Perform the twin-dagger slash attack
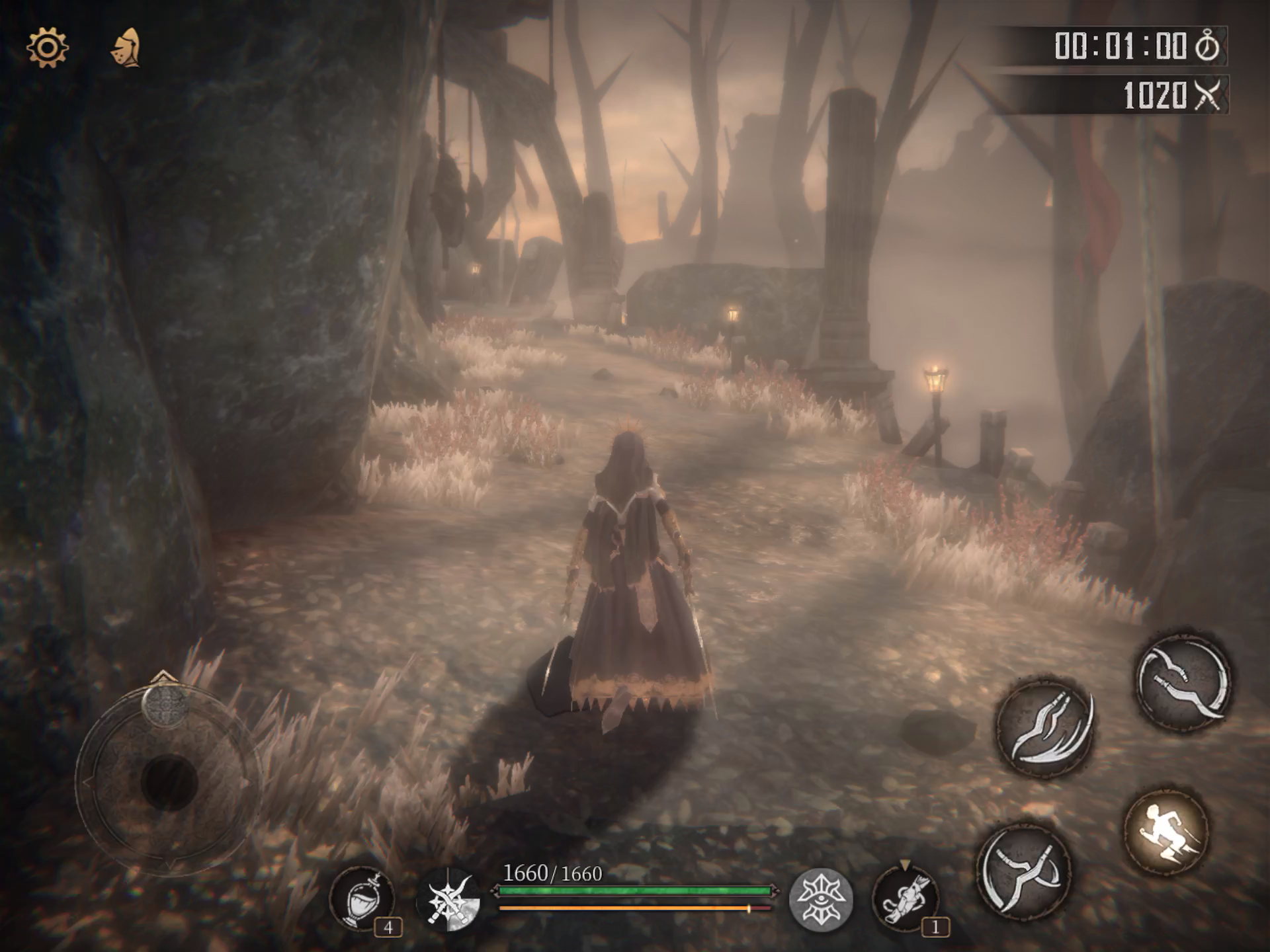The height and width of the screenshot is (952, 1270). pyautogui.click(x=1045, y=727)
